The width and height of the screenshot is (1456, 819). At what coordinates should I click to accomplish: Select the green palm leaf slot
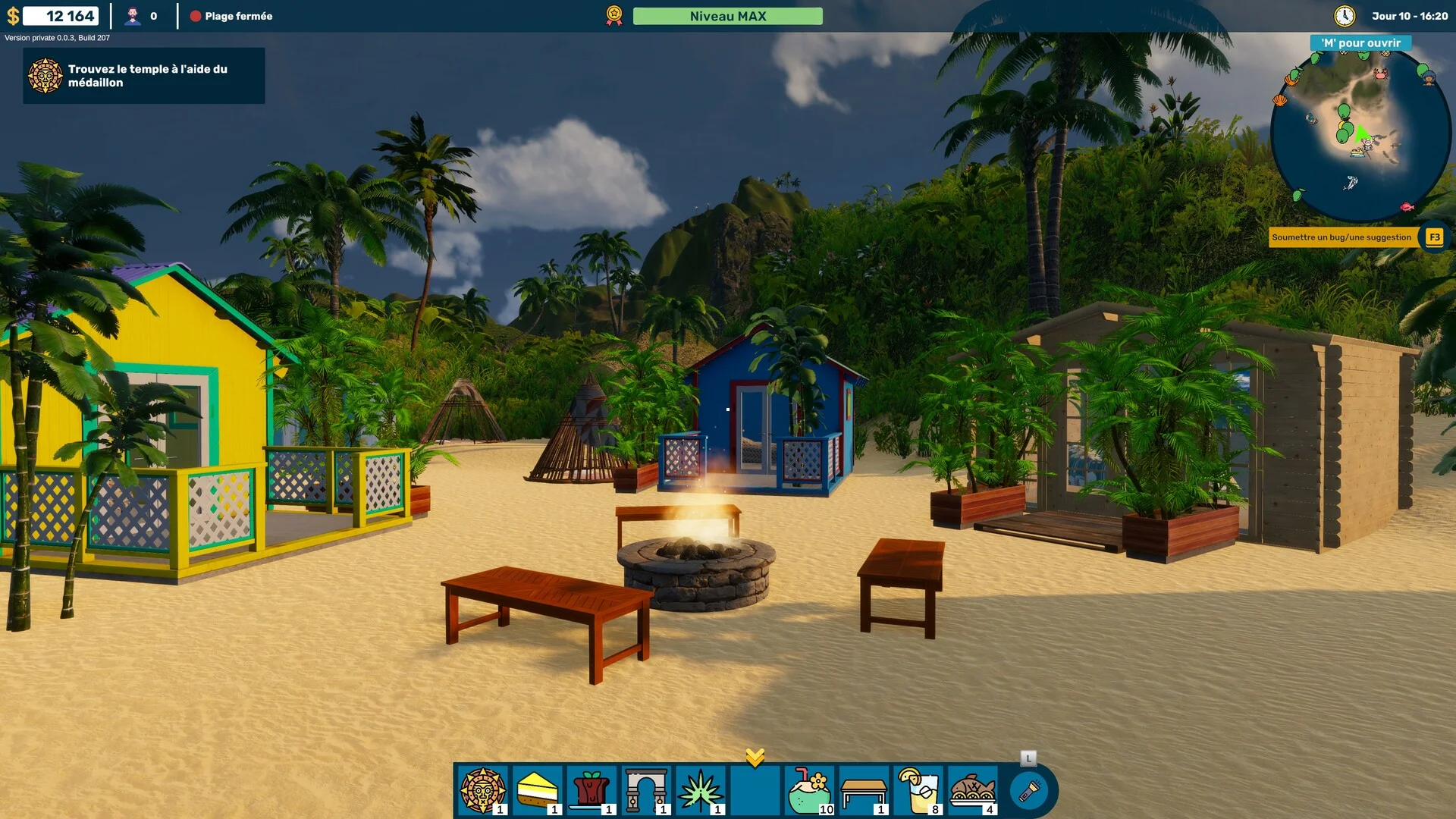point(701,790)
